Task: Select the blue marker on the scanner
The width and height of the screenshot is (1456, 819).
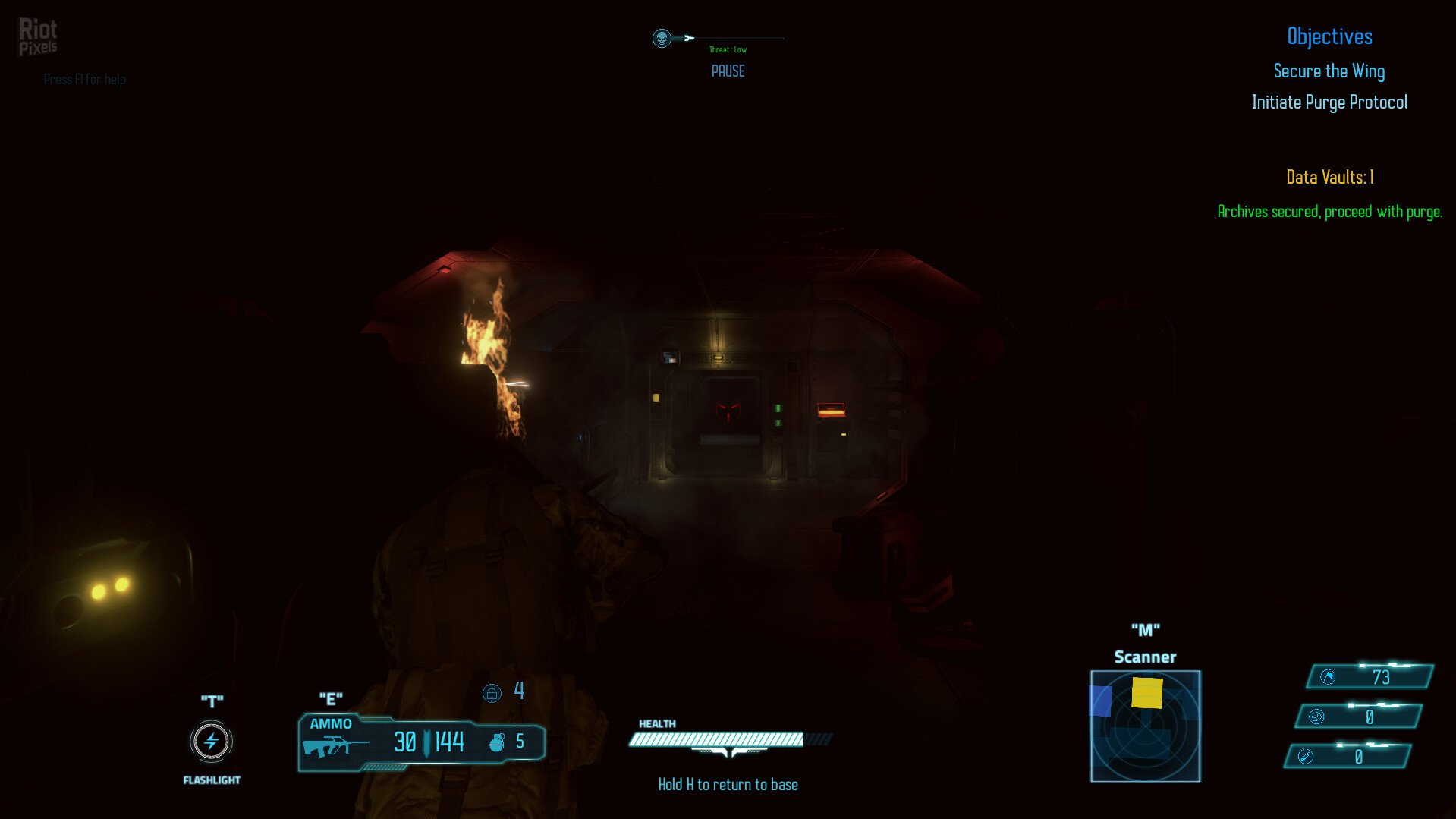Action: [1100, 700]
